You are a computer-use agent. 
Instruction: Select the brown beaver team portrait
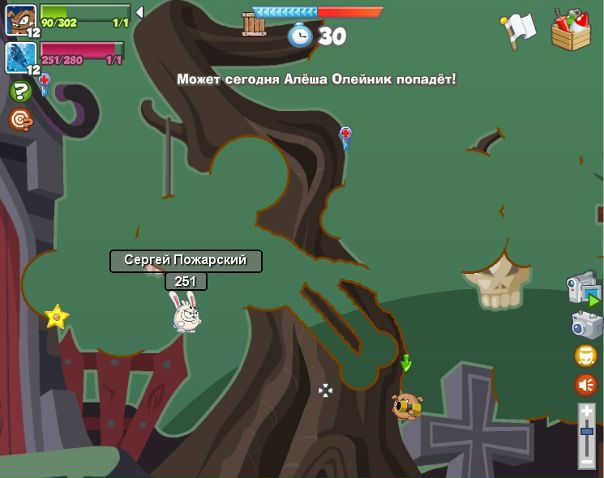[x=20, y=17]
